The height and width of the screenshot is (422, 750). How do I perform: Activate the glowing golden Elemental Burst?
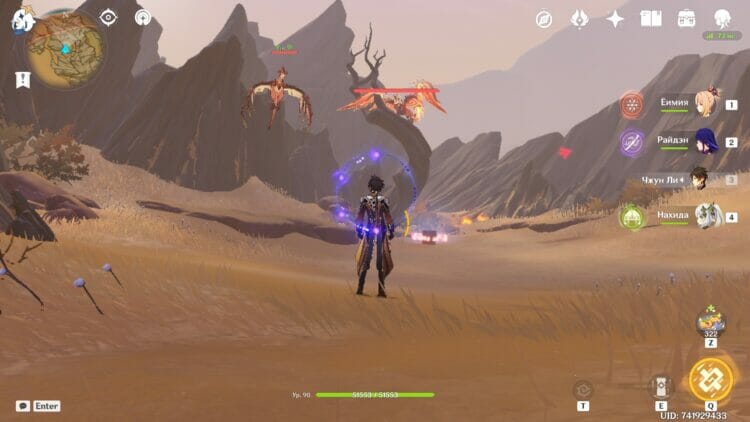coord(710,379)
